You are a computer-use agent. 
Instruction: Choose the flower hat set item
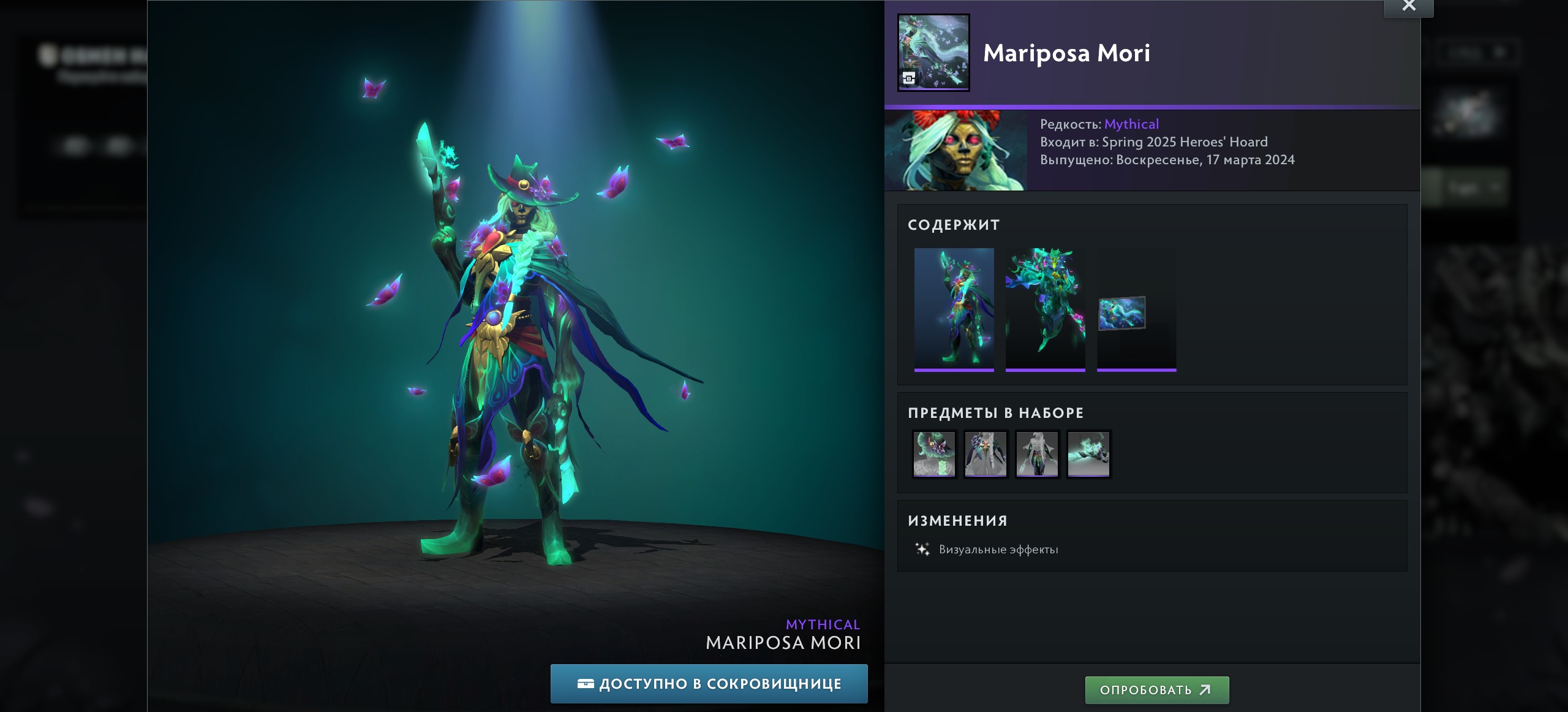(934, 454)
